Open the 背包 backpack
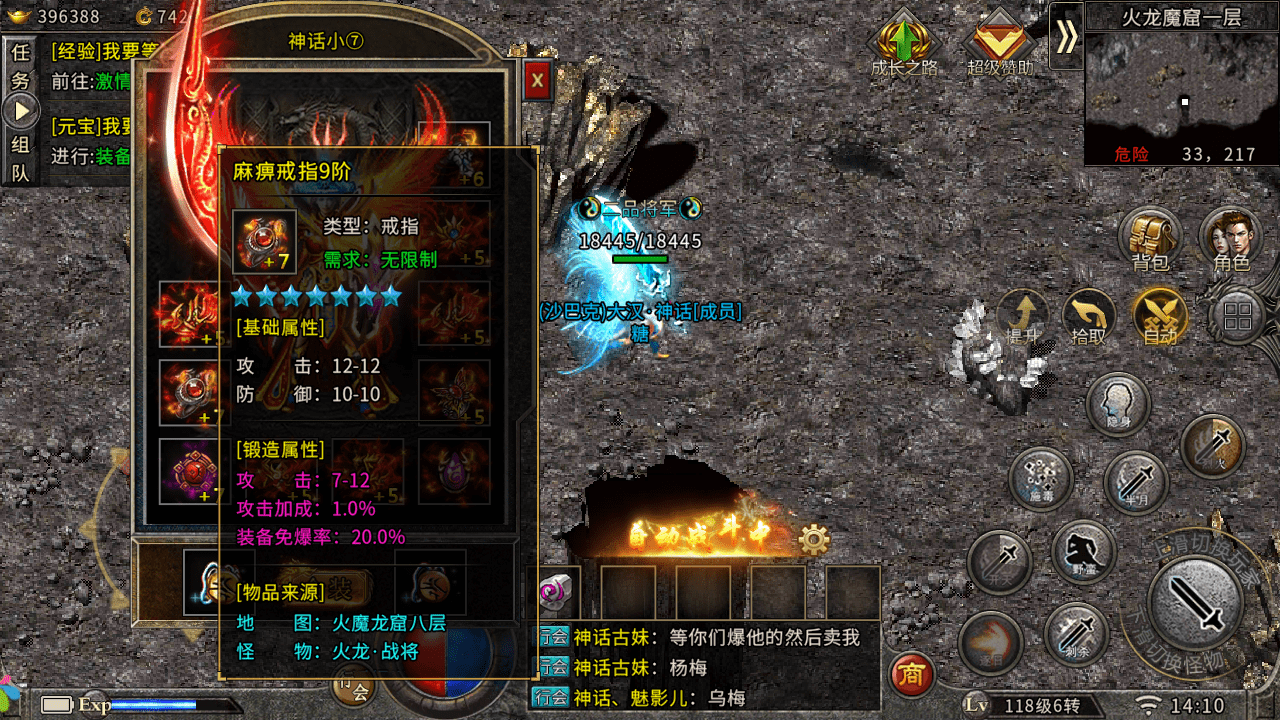 coord(1150,240)
